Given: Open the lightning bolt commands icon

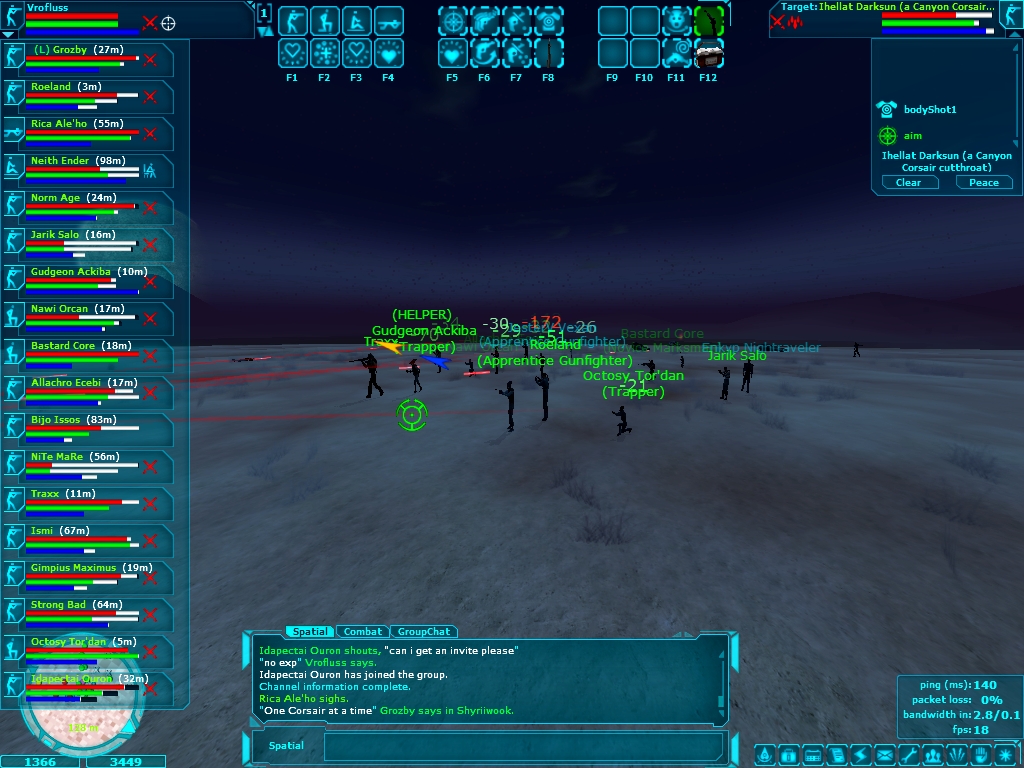Looking at the screenshot, I should pyautogui.click(x=860, y=753).
